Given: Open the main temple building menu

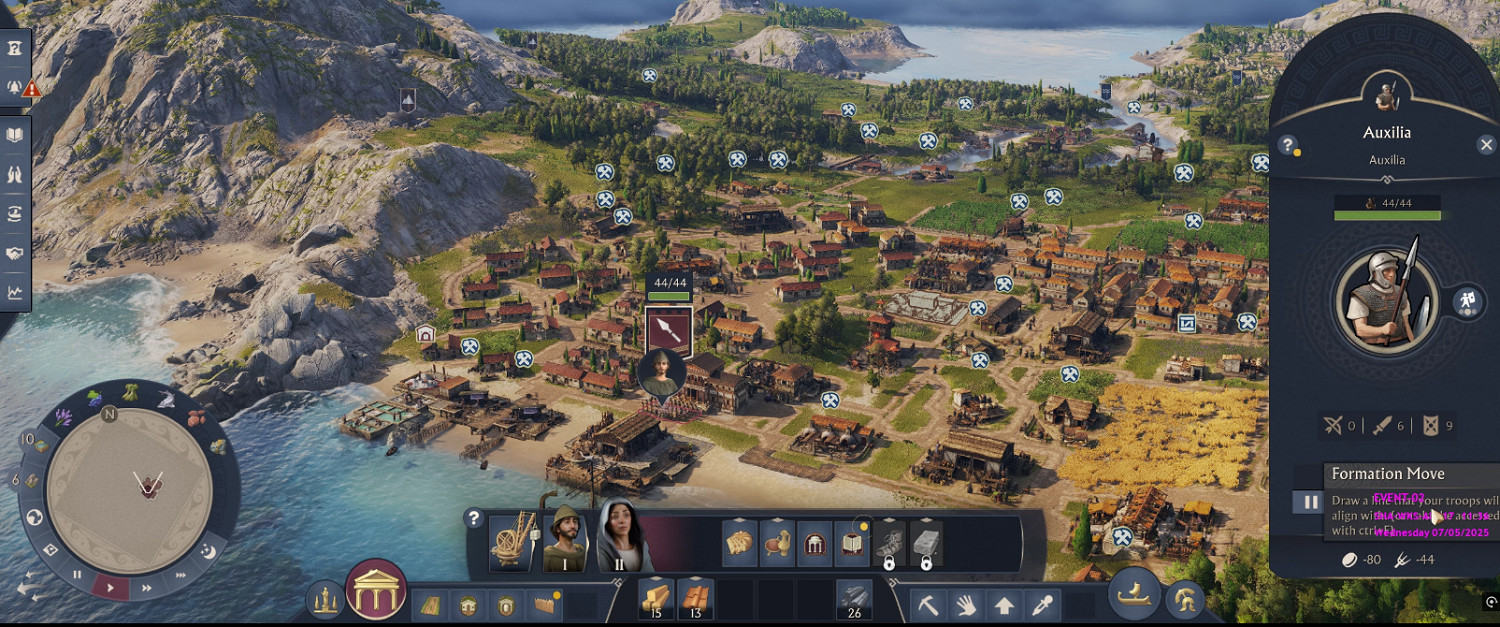Looking at the screenshot, I should coord(376,589).
